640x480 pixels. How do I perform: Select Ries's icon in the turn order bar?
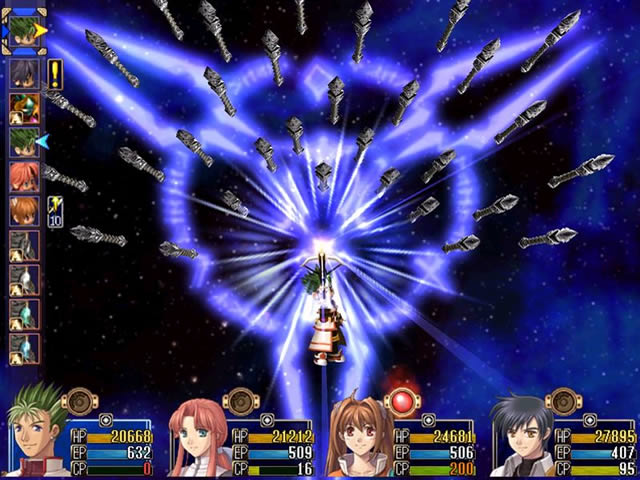[x=24, y=177]
